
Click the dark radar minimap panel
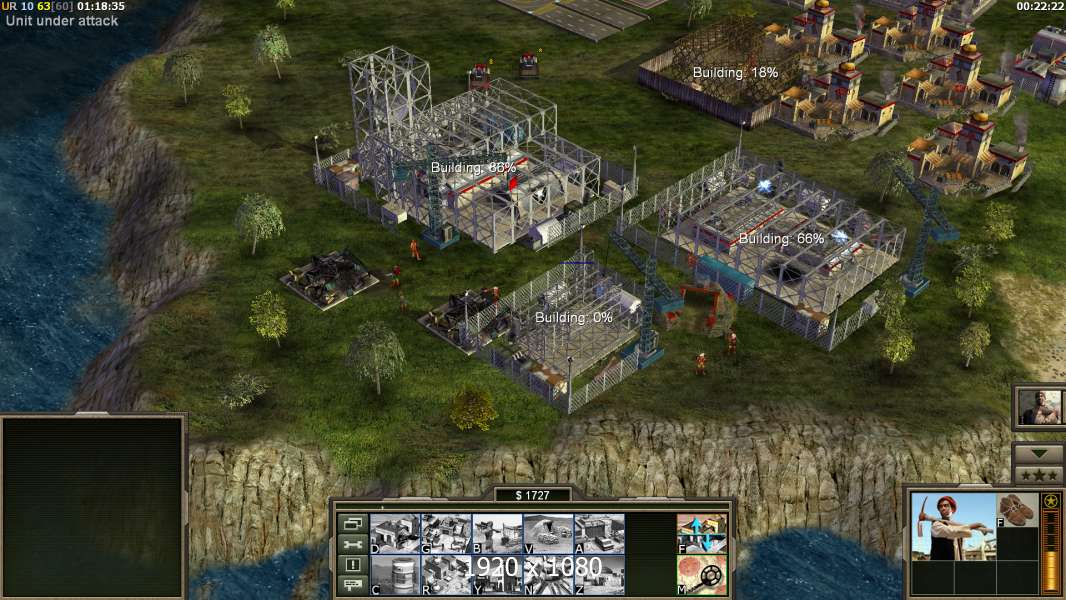[x=93, y=507]
